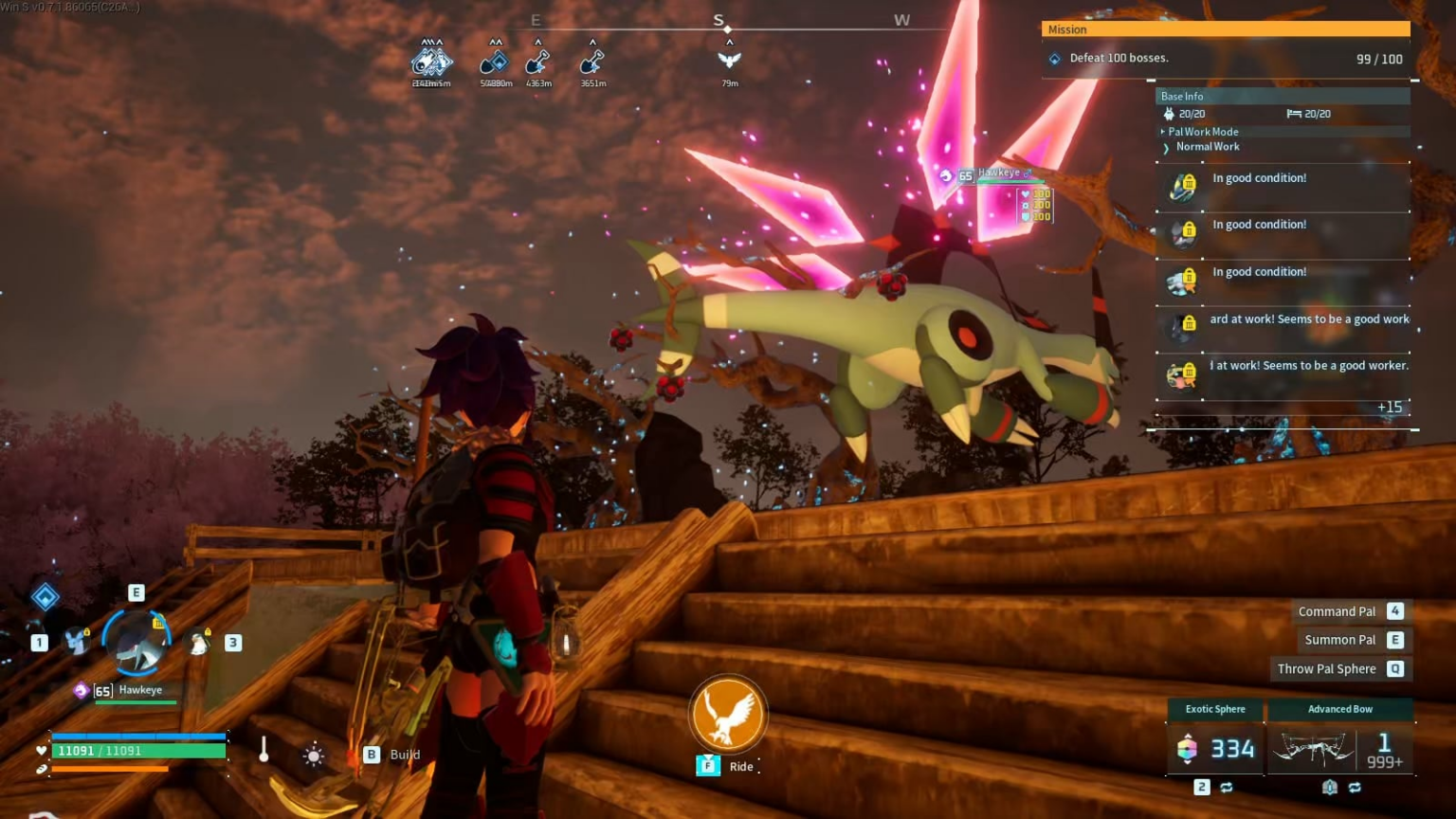Click the orange Ride mount icon
Screen dimensions: 1456x819
coord(728,715)
